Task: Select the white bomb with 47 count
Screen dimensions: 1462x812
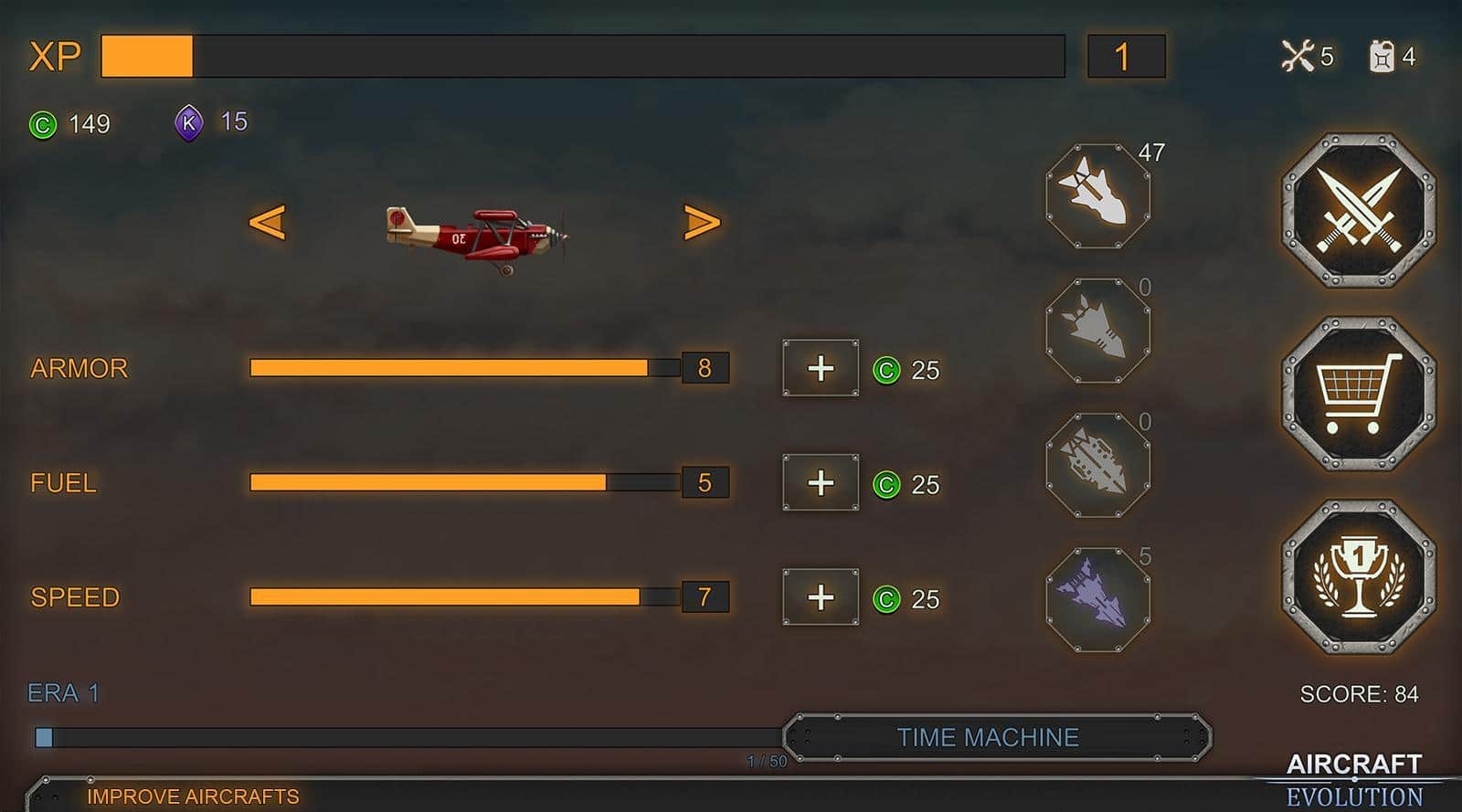Action: pos(1097,195)
